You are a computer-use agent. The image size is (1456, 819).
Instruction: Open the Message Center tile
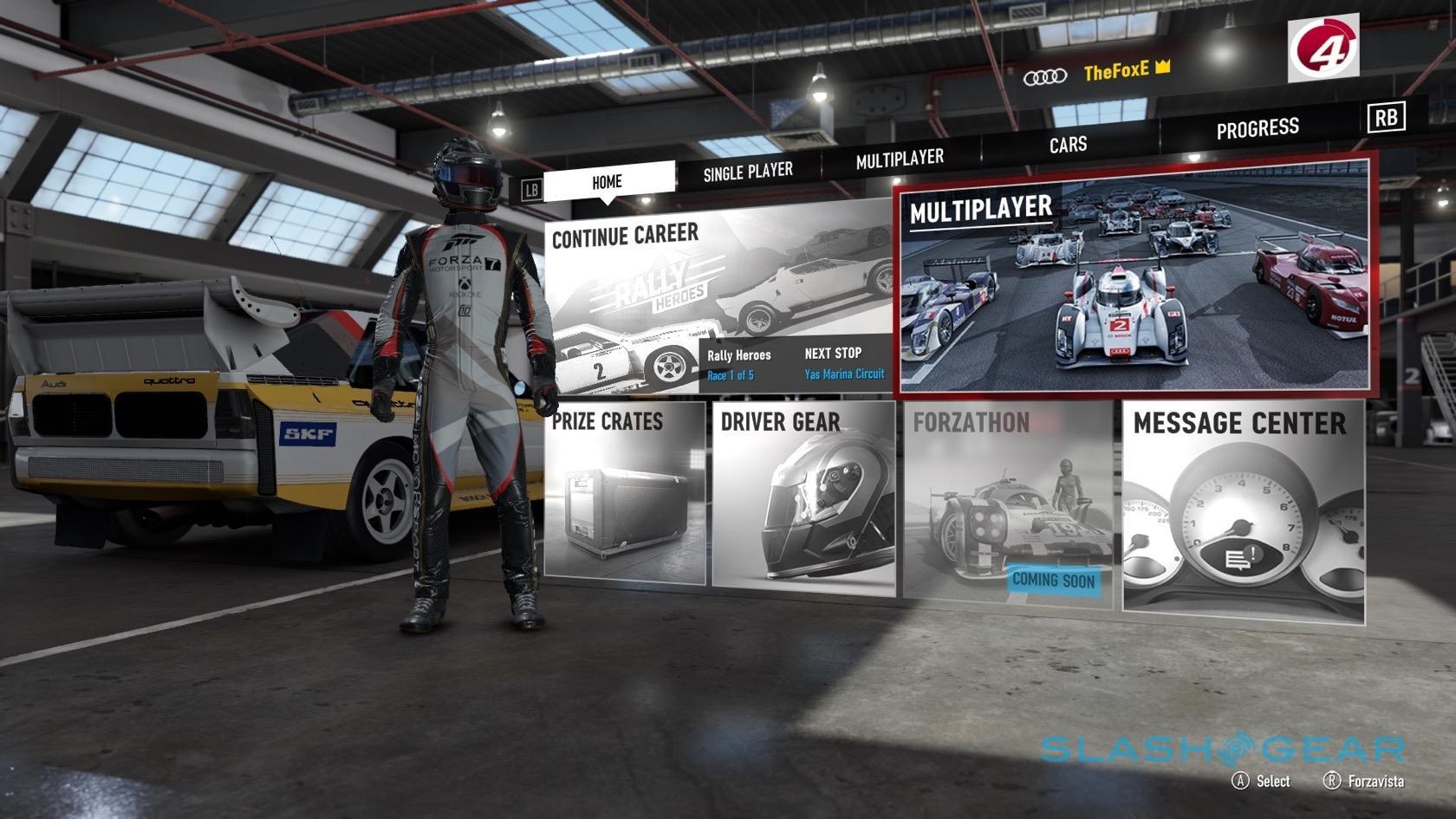click(x=1243, y=510)
